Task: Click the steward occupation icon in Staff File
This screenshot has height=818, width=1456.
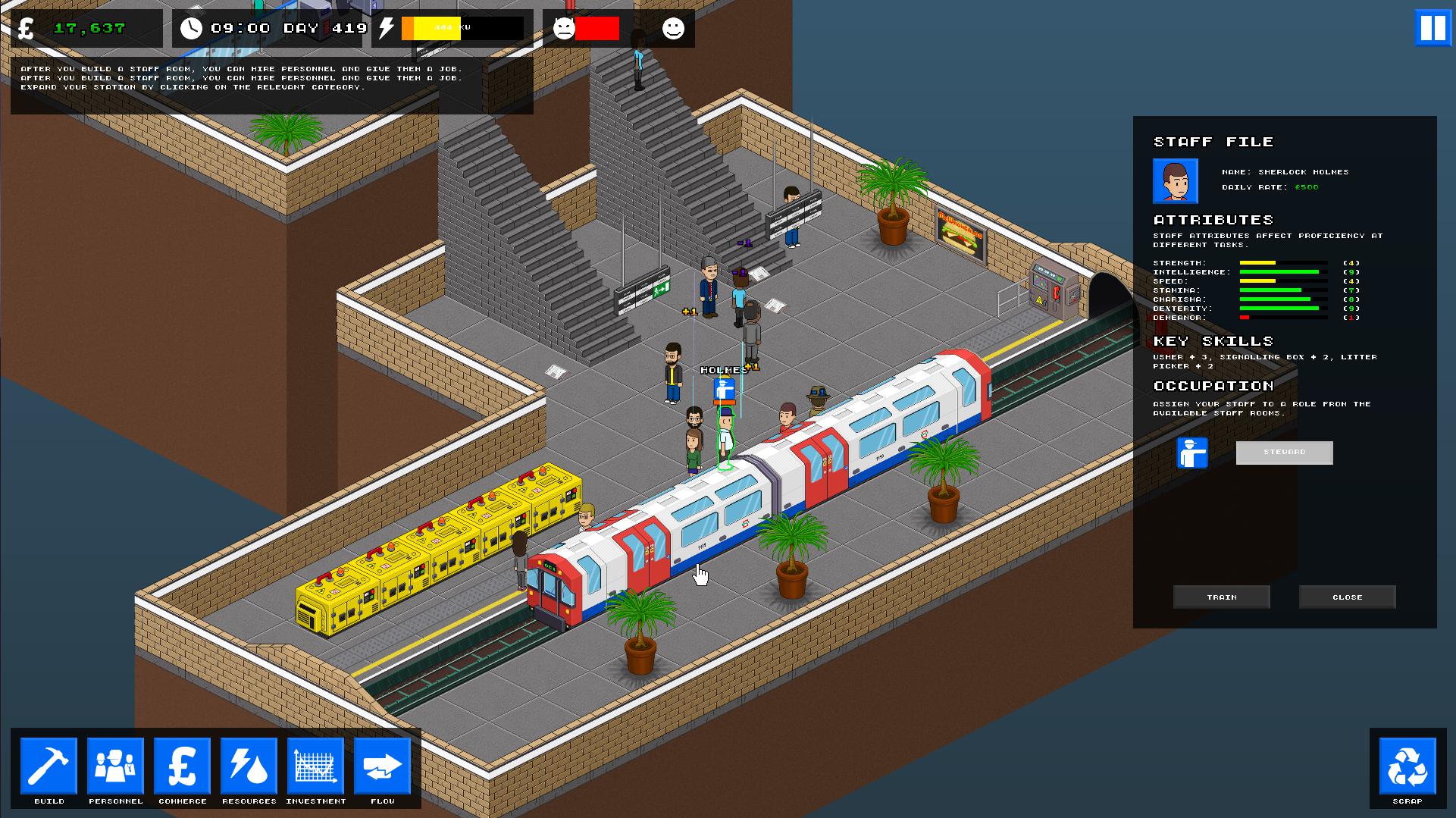Action: pyautogui.click(x=1194, y=453)
